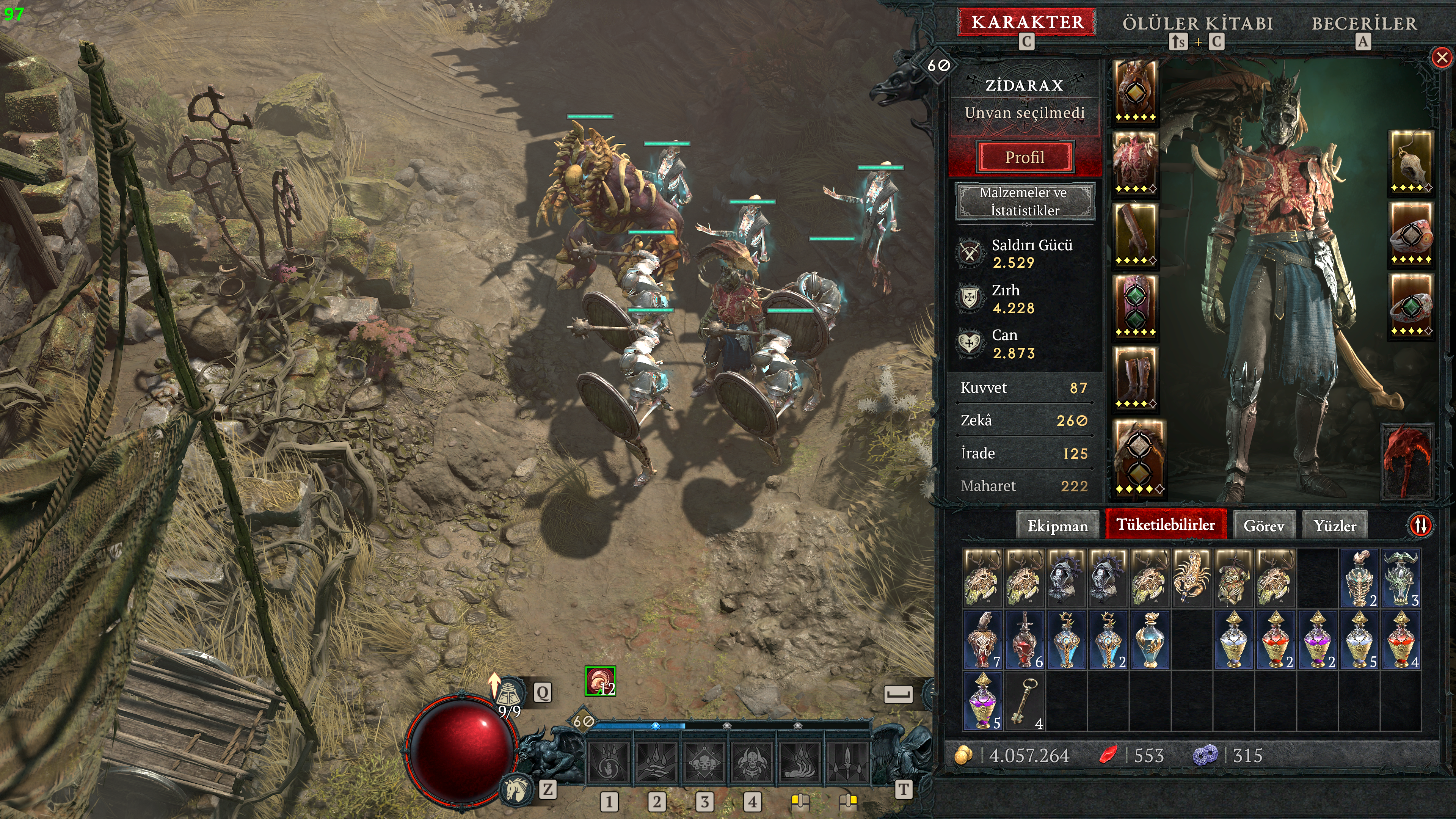Viewport: 1456px width, 819px height.
Task: Click the horse mount icon
Action: pos(516,789)
